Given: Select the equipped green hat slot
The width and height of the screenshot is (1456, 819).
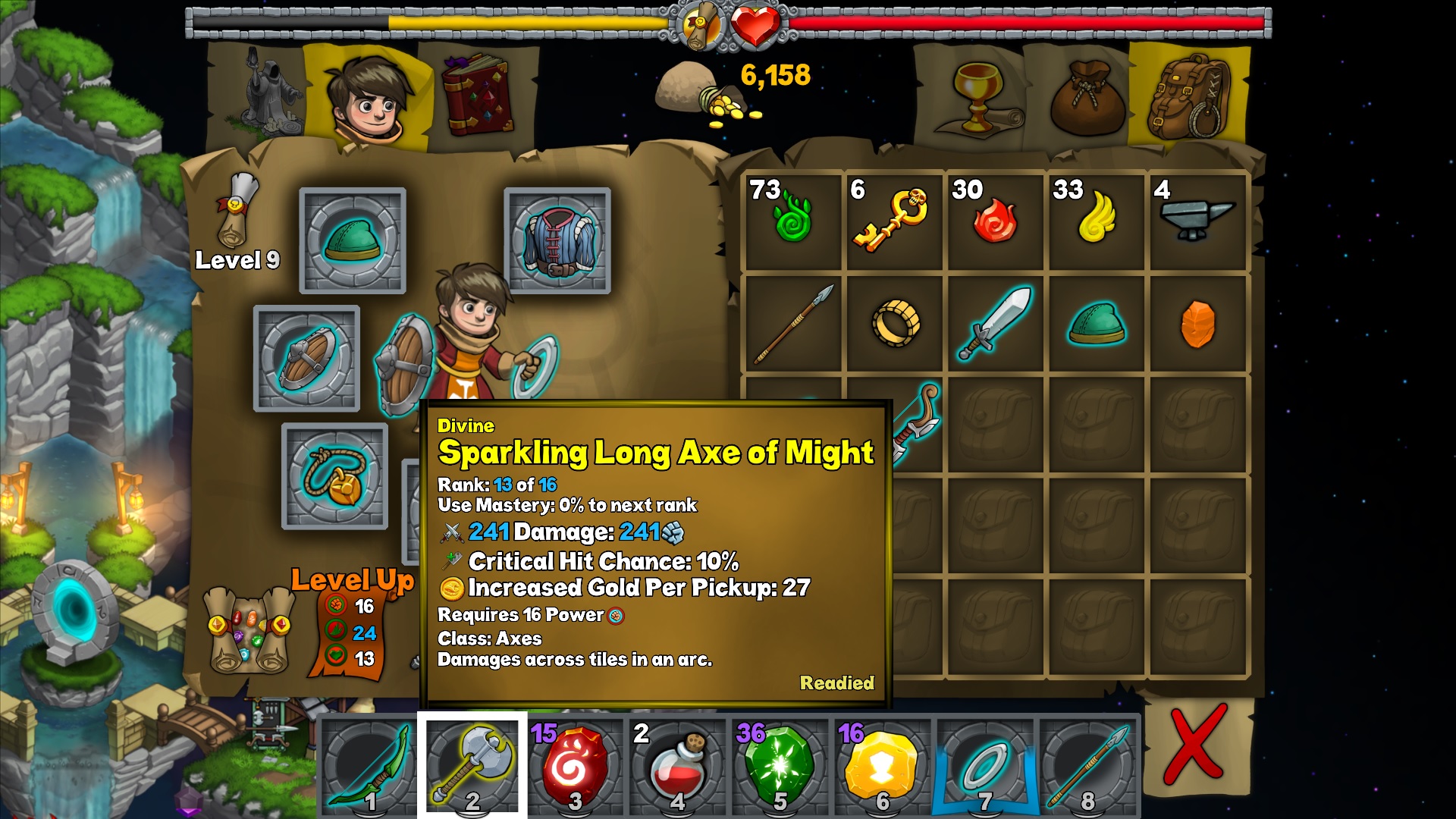Looking at the screenshot, I should point(353,240).
